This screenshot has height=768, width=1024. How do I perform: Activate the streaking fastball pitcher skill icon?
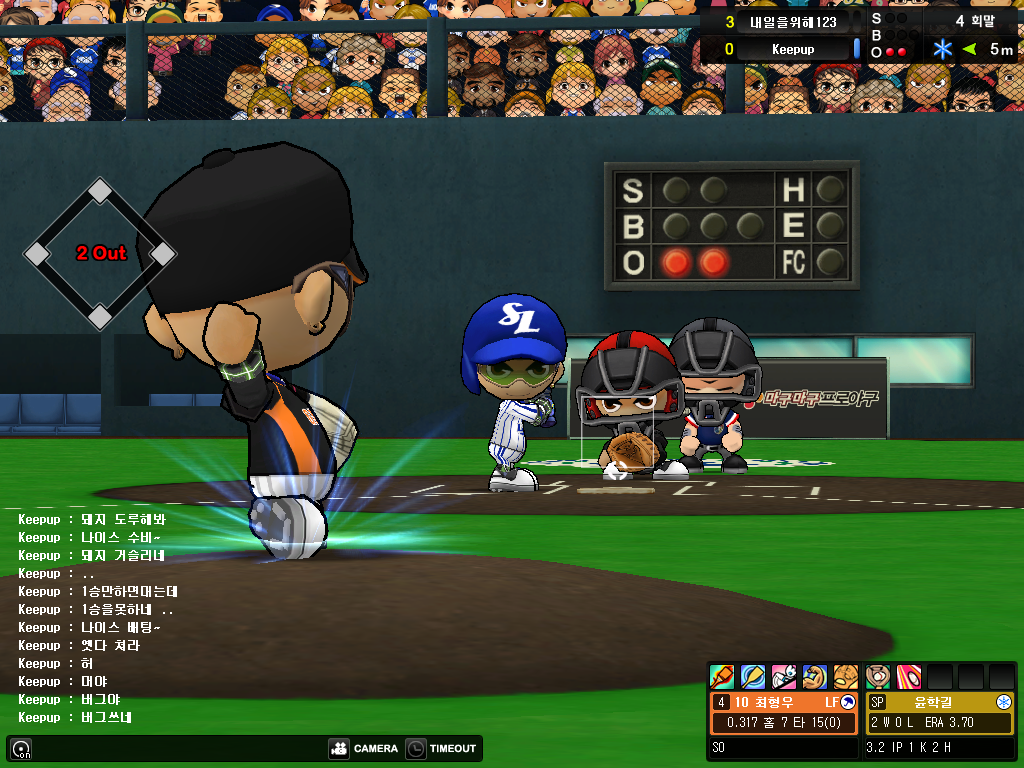point(909,677)
